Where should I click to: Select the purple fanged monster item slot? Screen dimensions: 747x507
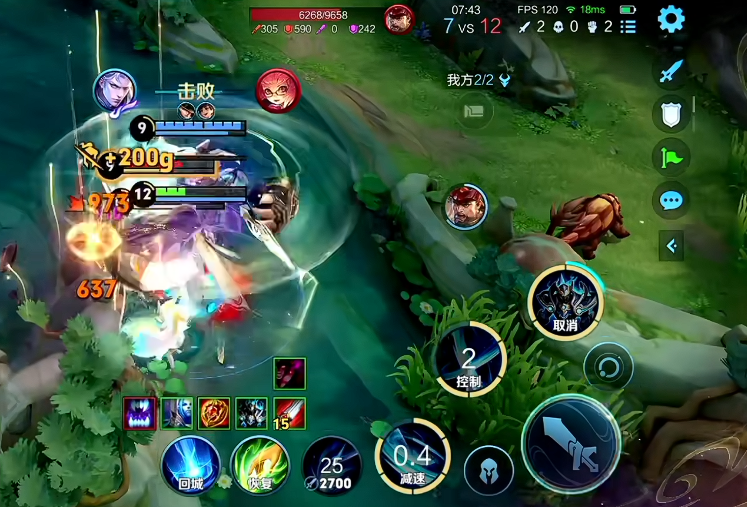tap(138, 412)
